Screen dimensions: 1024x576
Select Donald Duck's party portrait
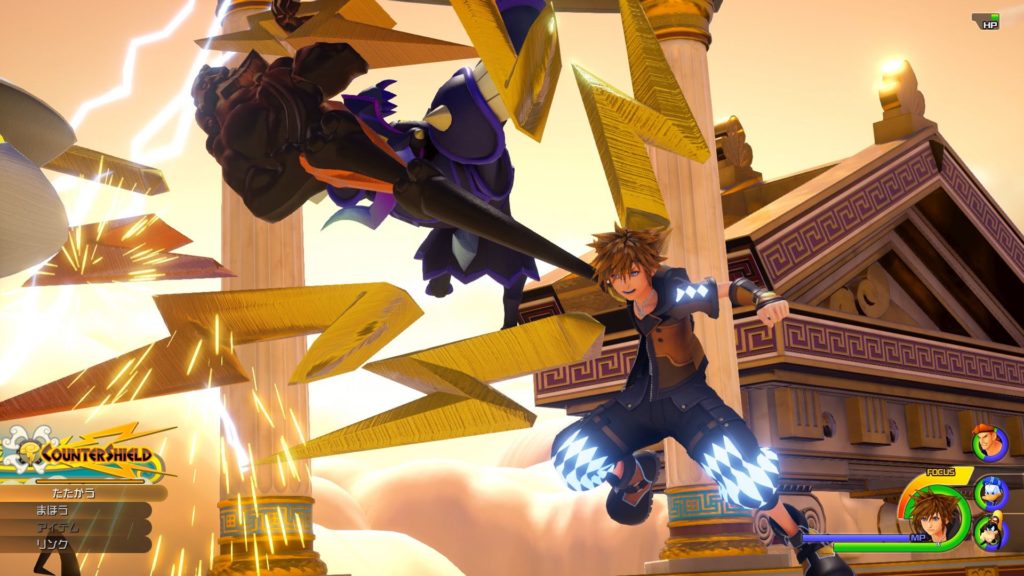coord(990,488)
